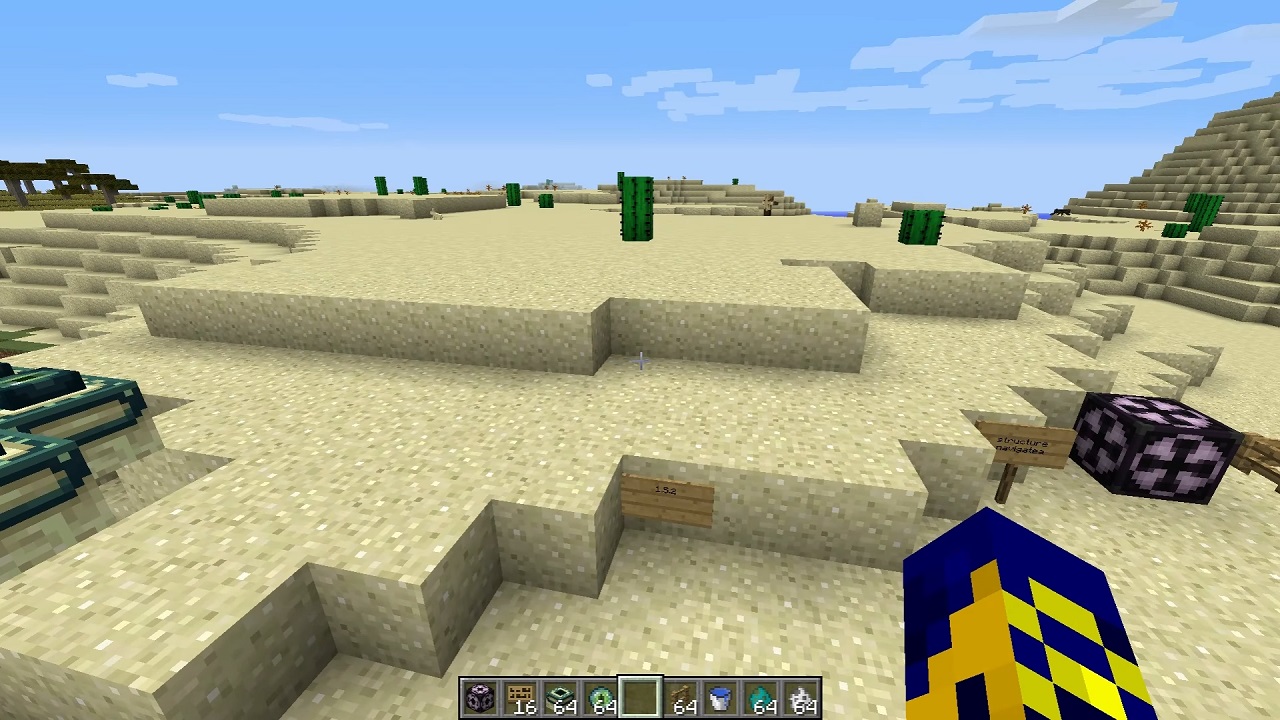Select the wooden sign stack slot

tap(520, 698)
